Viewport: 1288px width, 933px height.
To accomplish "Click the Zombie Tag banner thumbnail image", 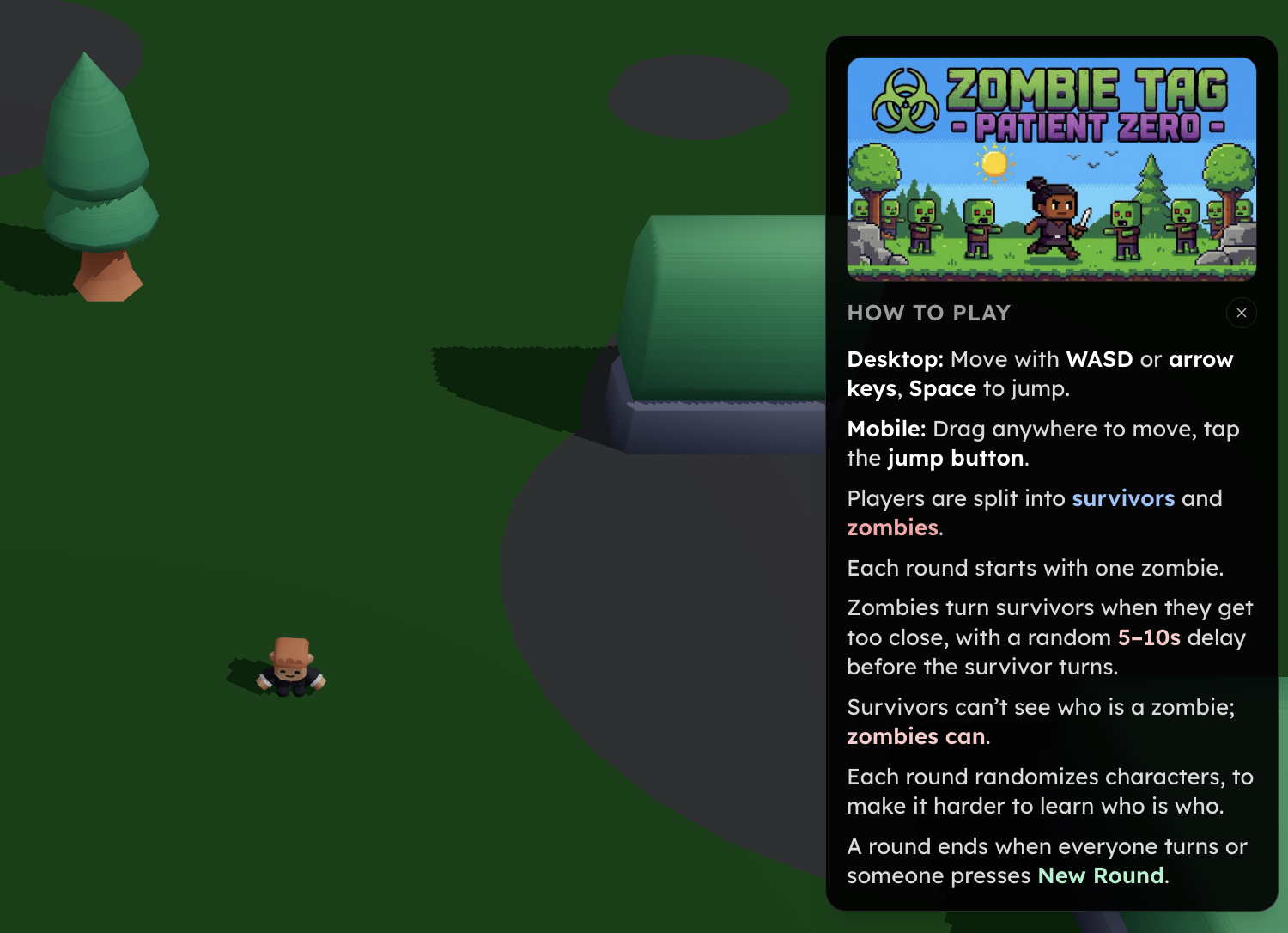I will tap(1051, 169).
